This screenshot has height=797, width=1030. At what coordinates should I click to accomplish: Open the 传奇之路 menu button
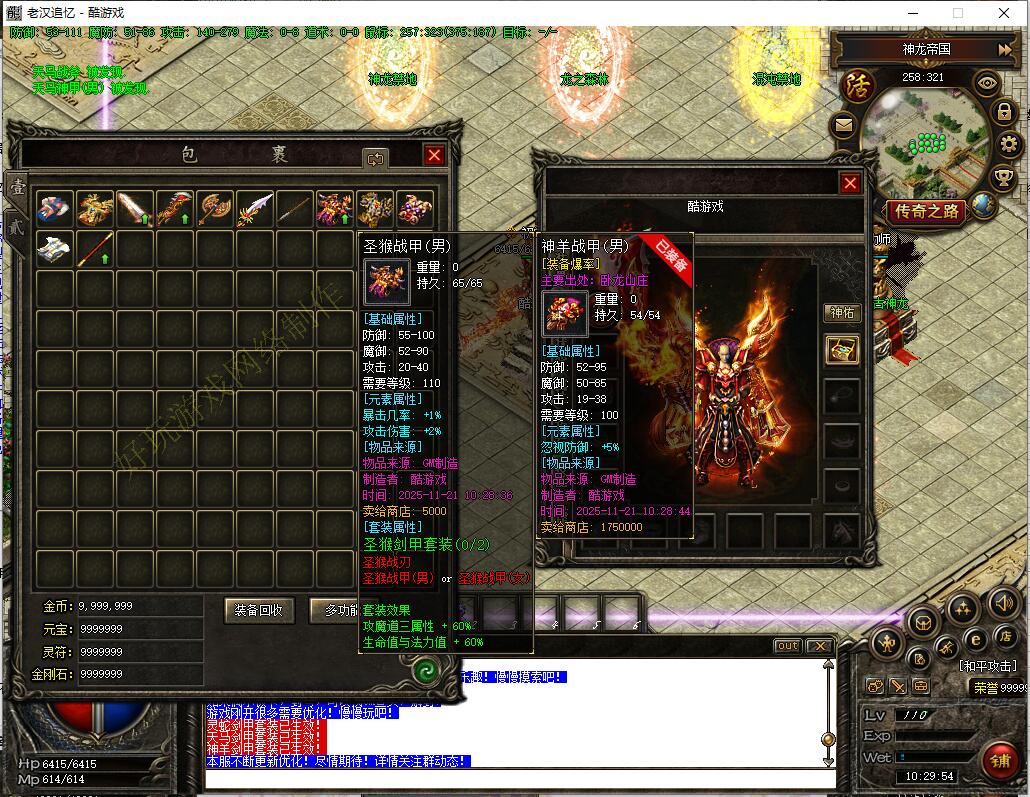[926, 211]
